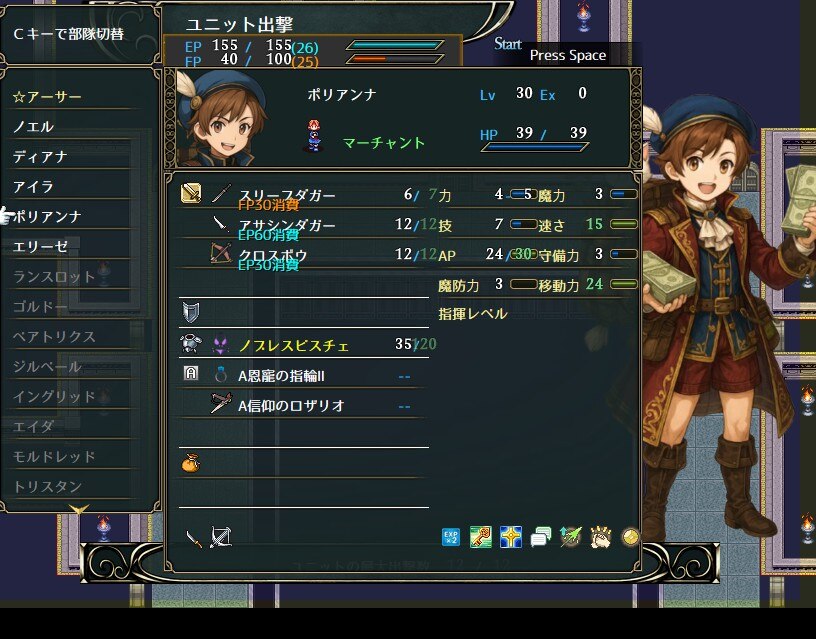Click the speech bubbles skill icon
The image size is (816, 639).
tap(541, 538)
